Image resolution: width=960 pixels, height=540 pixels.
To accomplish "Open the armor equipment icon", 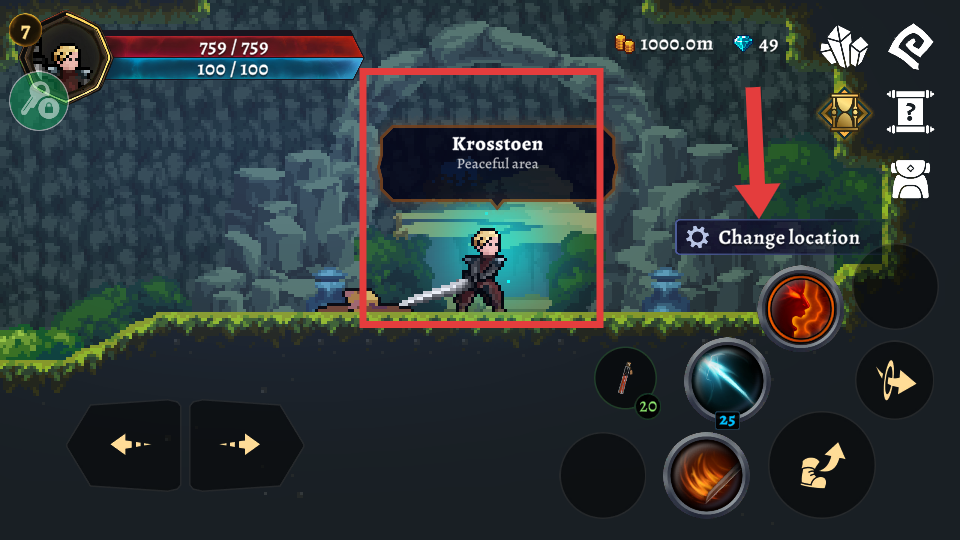I will coord(910,178).
